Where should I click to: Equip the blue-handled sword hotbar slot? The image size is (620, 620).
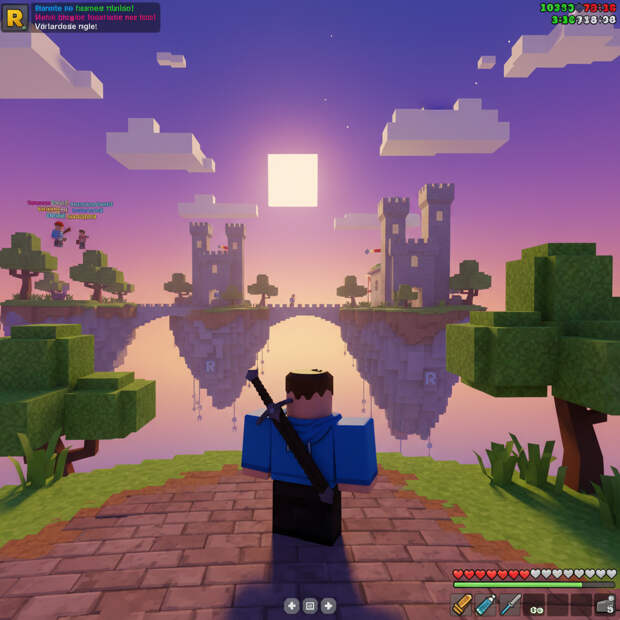510,604
